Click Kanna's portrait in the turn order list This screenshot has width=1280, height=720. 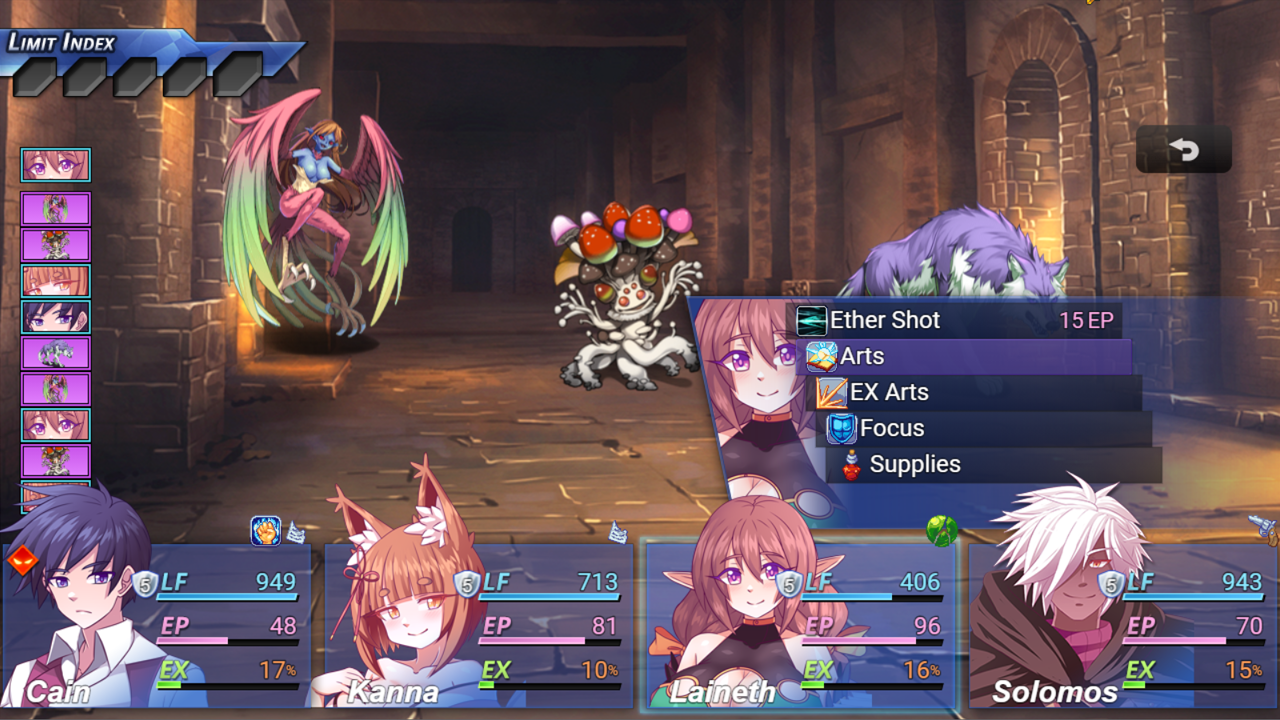click(57, 280)
